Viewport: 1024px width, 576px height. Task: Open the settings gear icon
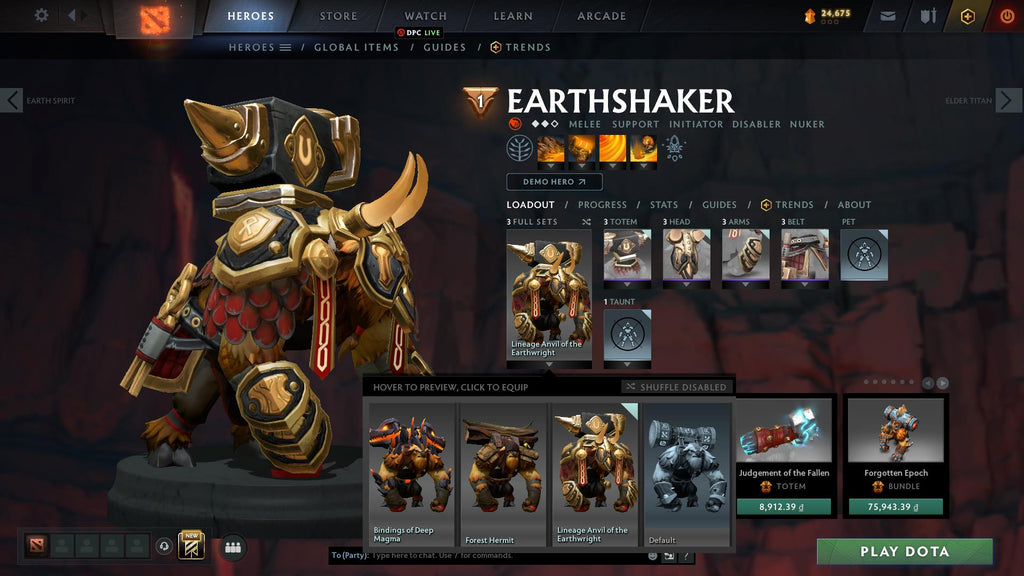[x=41, y=15]
